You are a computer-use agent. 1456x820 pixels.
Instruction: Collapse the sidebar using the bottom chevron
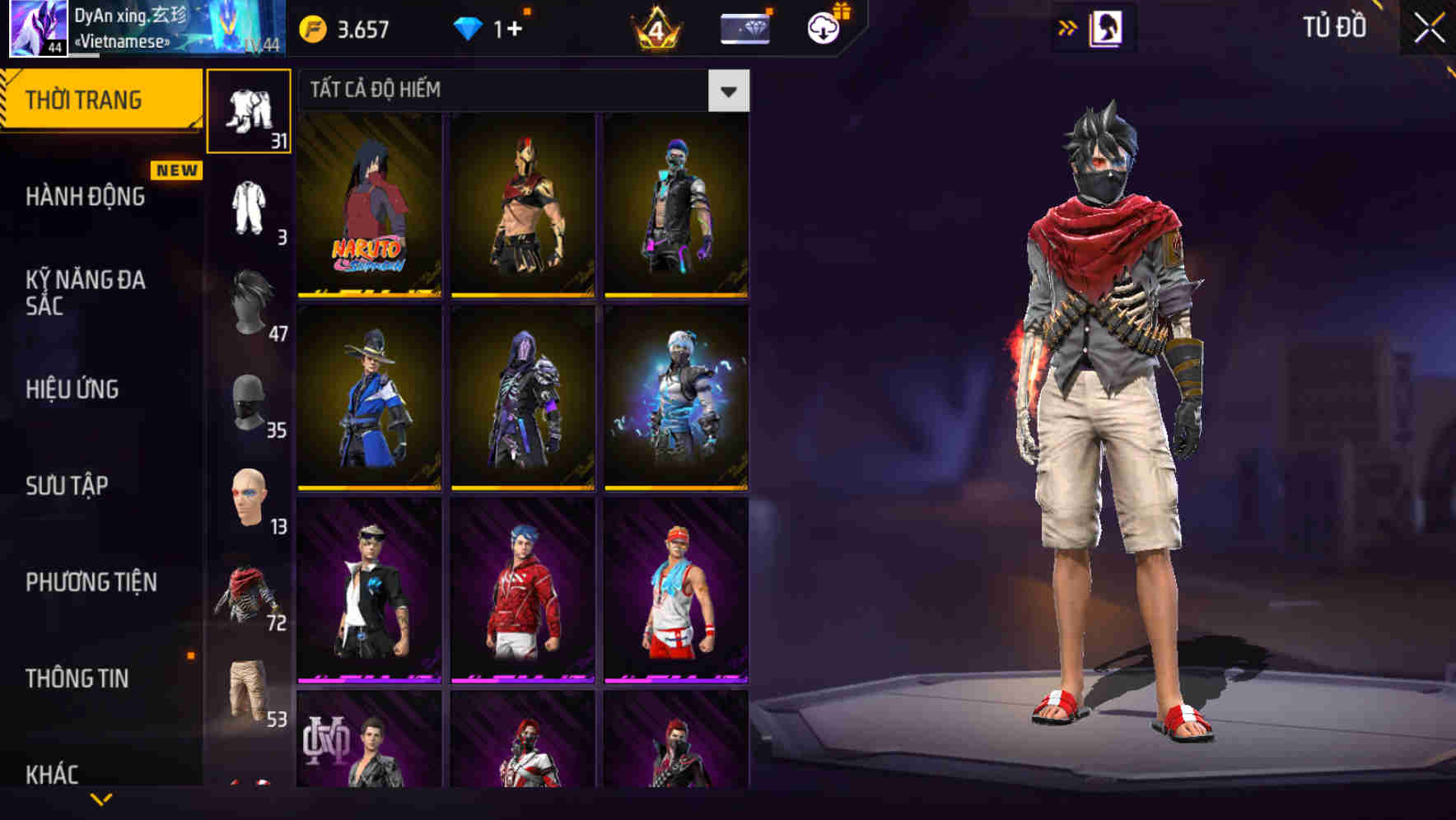[101, 800]
